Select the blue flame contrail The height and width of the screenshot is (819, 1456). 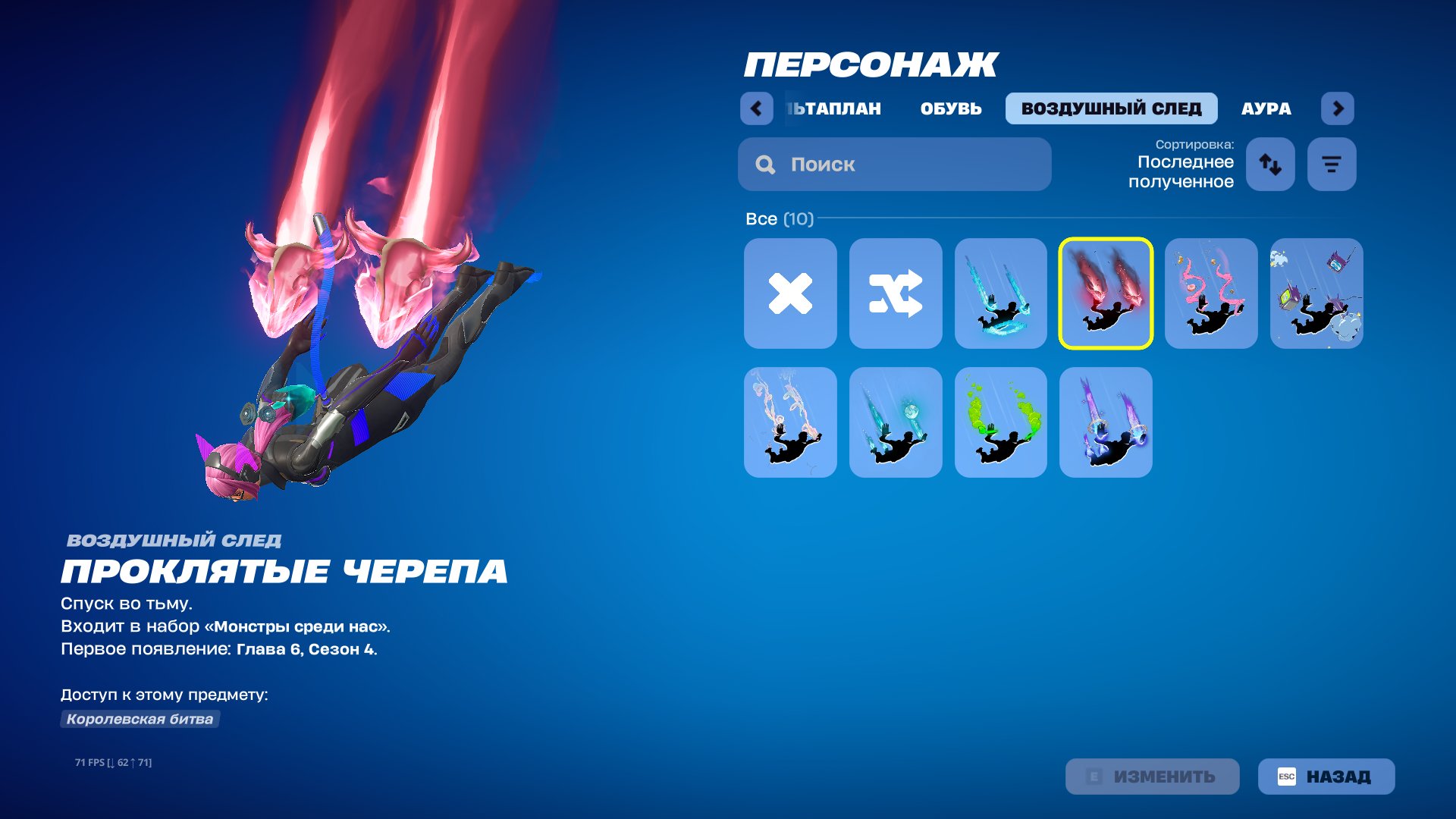[x=1001, y=293]
